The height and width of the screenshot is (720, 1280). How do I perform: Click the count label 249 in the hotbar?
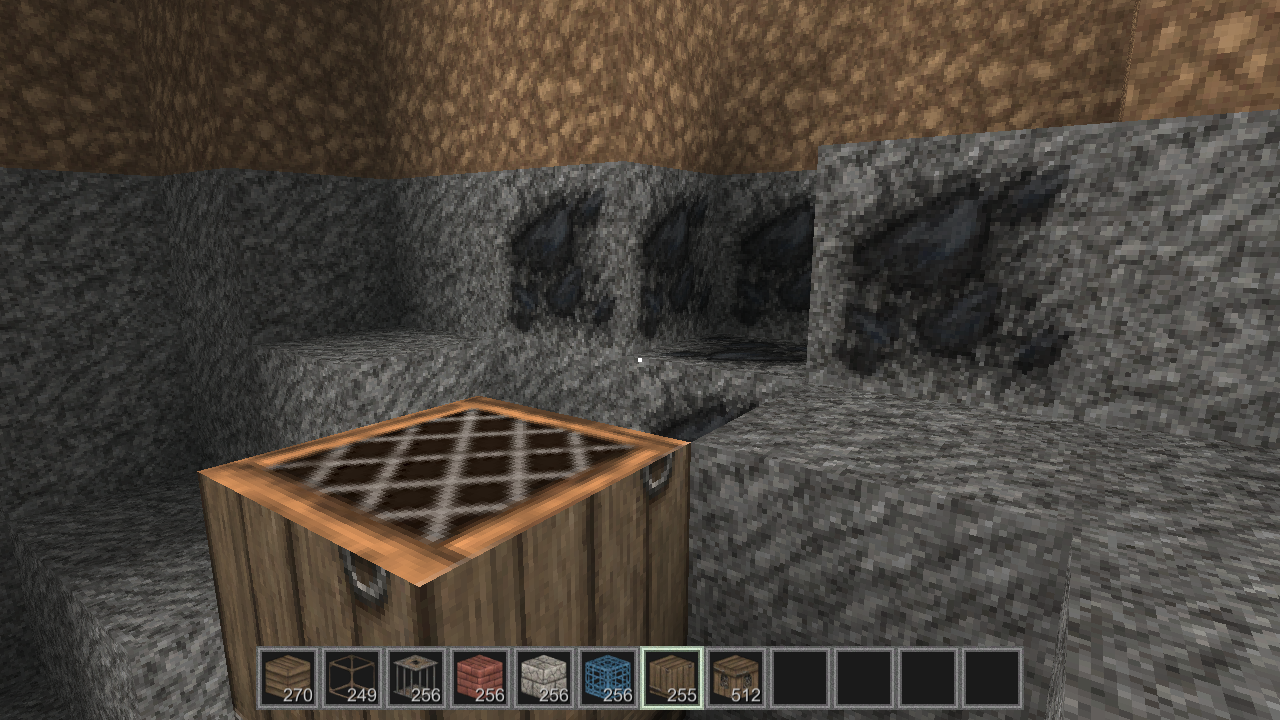coord(364,692)
